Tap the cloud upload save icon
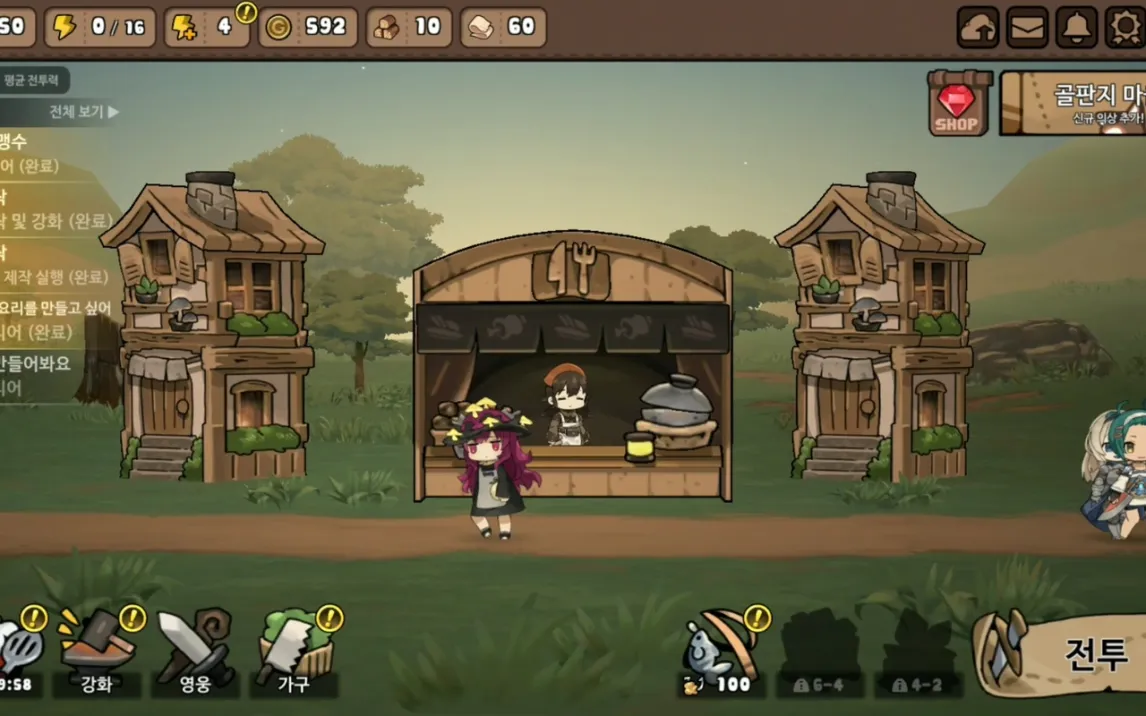Image resolution: width=1146 pixels, height=716 pixels. point(978,27)
